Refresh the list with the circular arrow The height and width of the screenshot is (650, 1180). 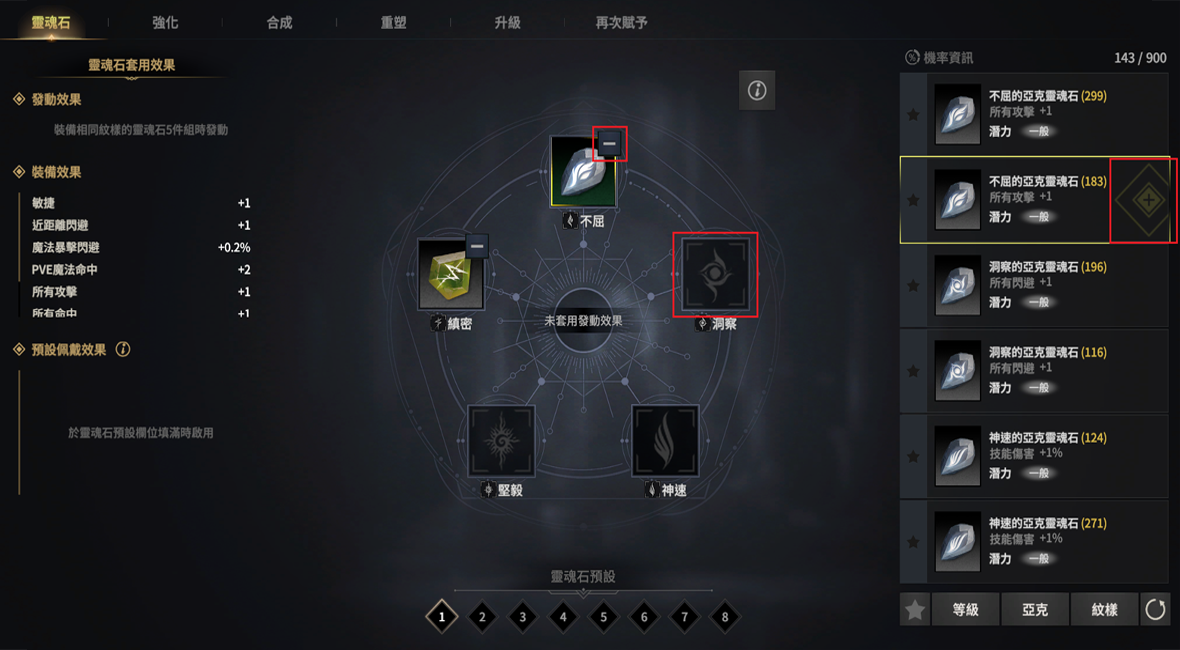1155,609
